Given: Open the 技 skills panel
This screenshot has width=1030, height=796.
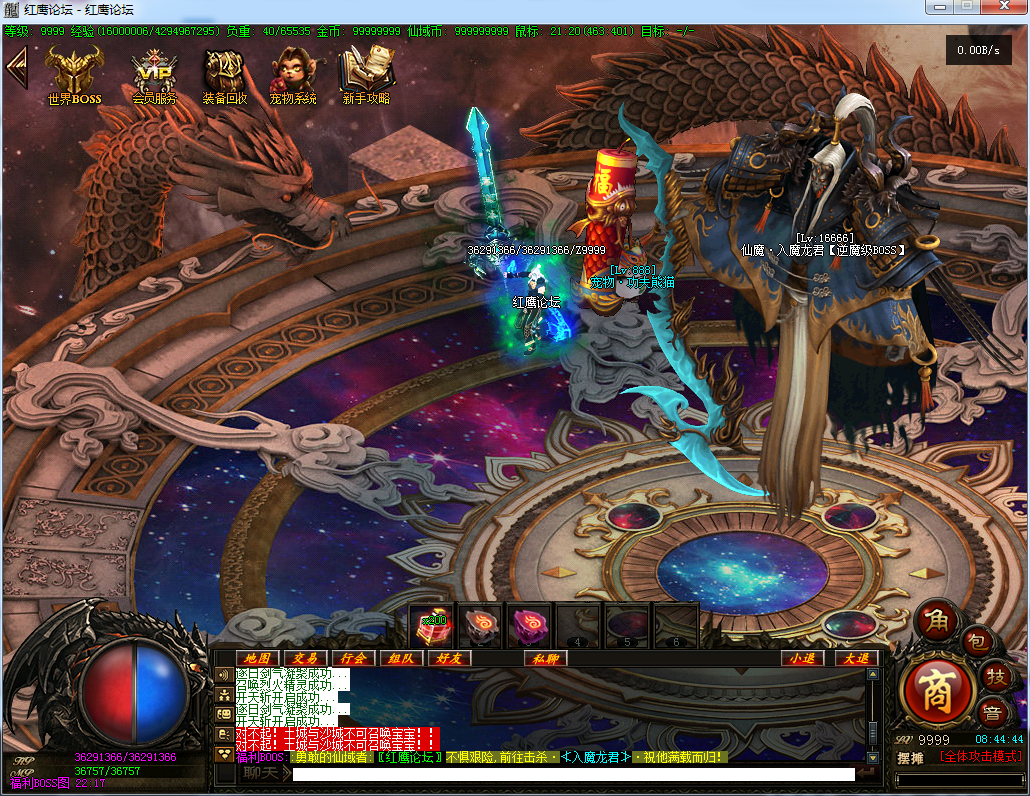Looking at the screenshot, I should click(994, 676).
